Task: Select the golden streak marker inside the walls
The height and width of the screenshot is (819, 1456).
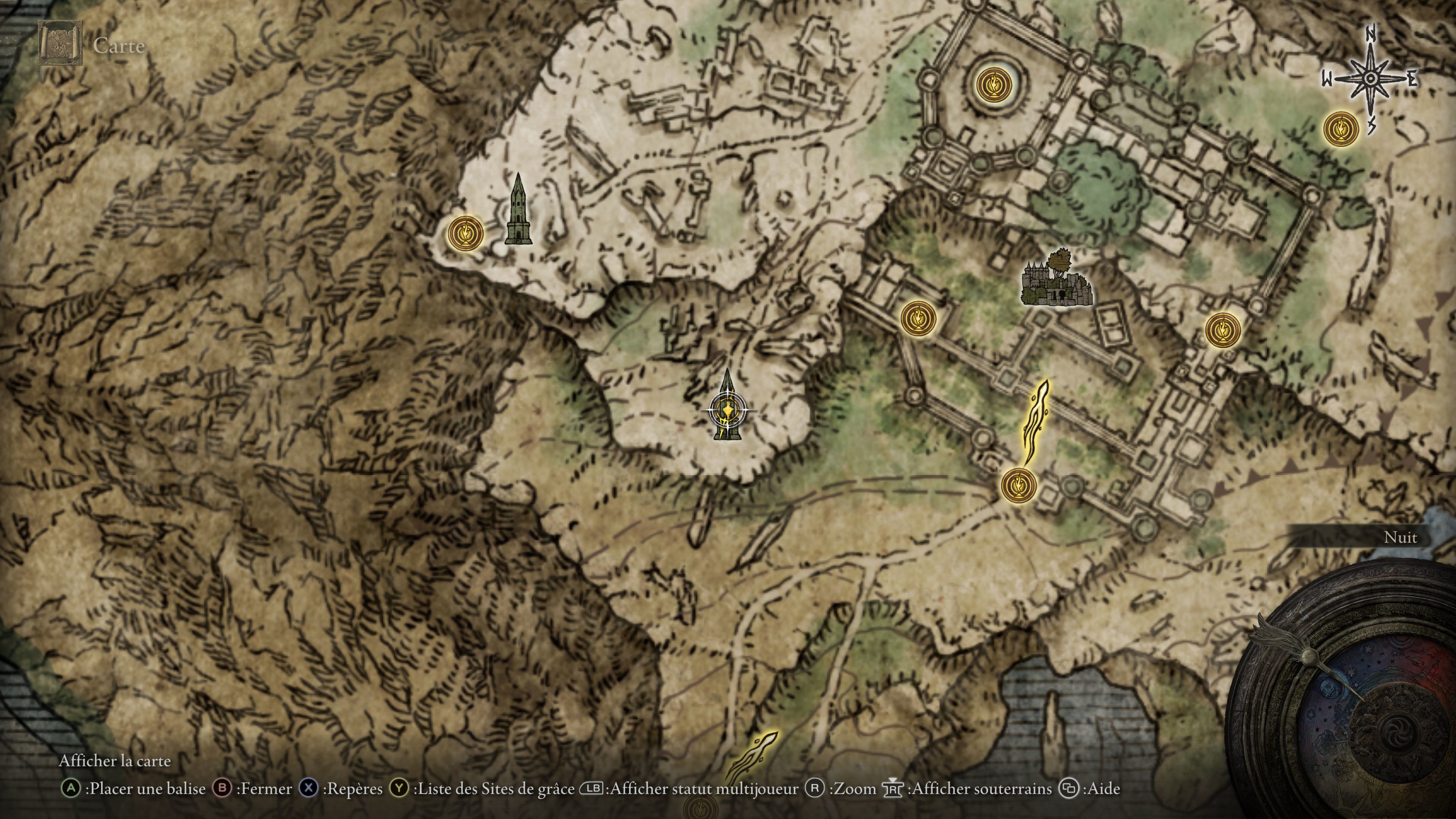Action: (1036, 422)
